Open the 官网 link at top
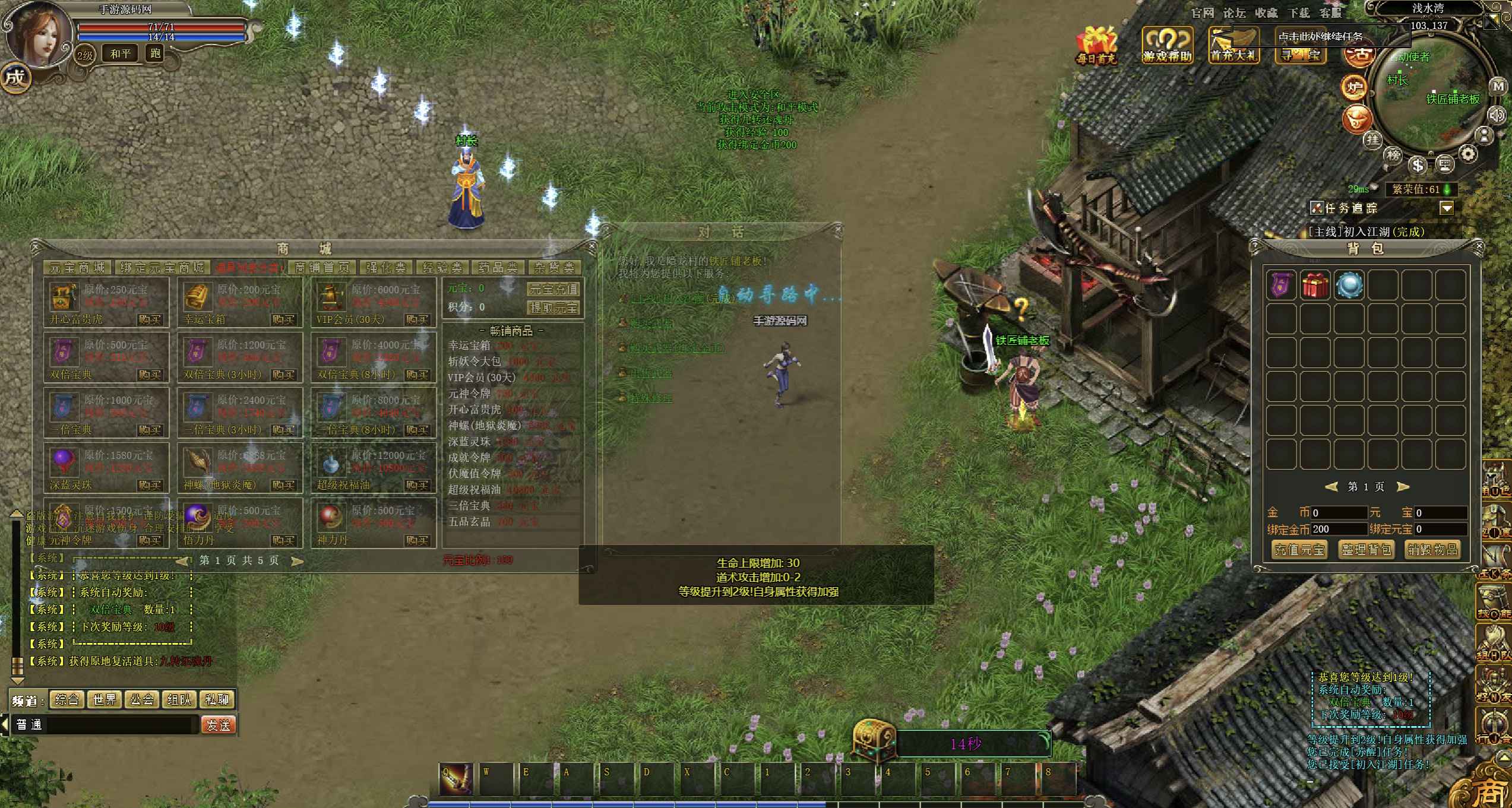1512x808 pixels. click(1203, 13)
